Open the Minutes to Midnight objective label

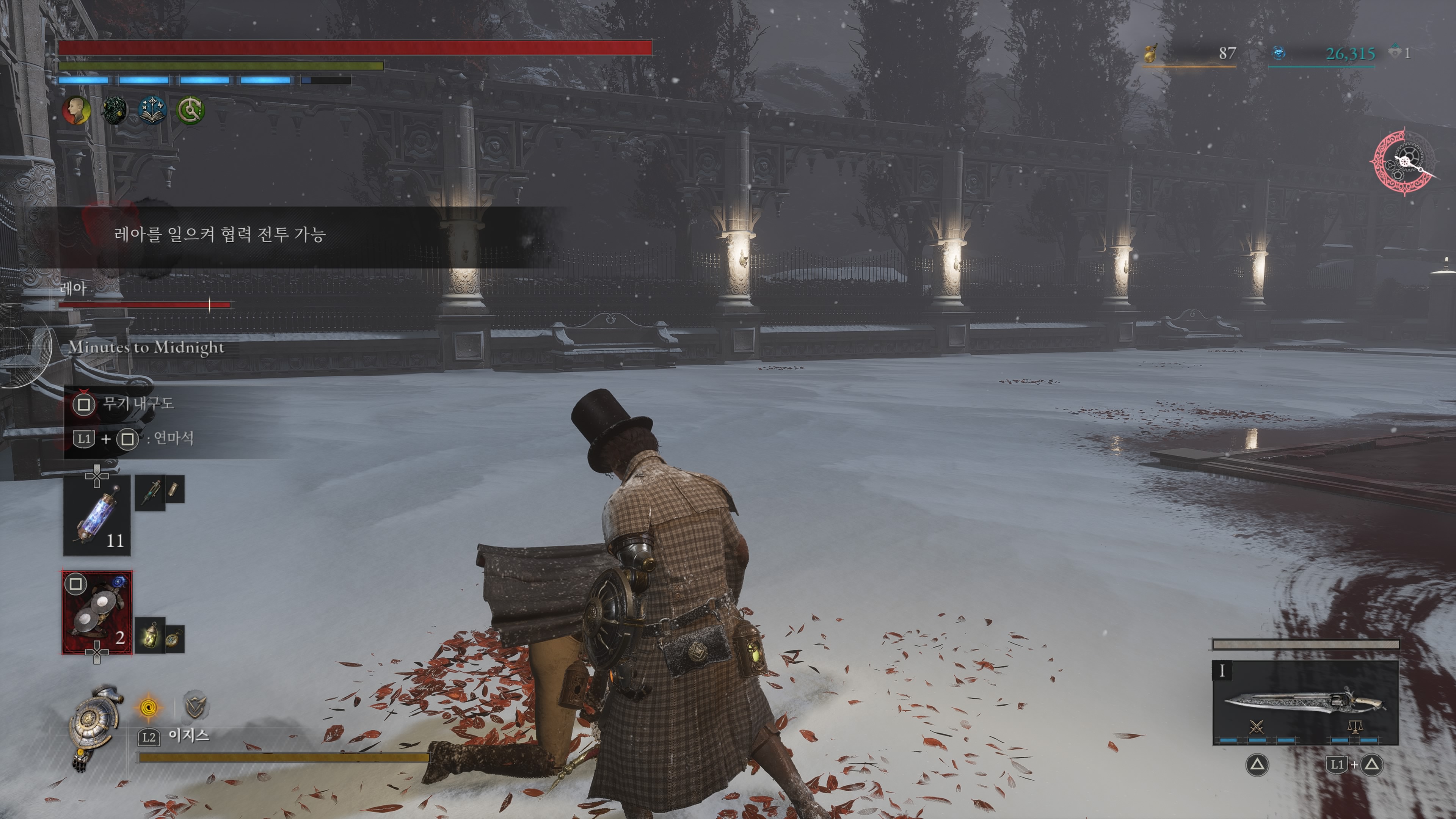(x=146, y=347)
